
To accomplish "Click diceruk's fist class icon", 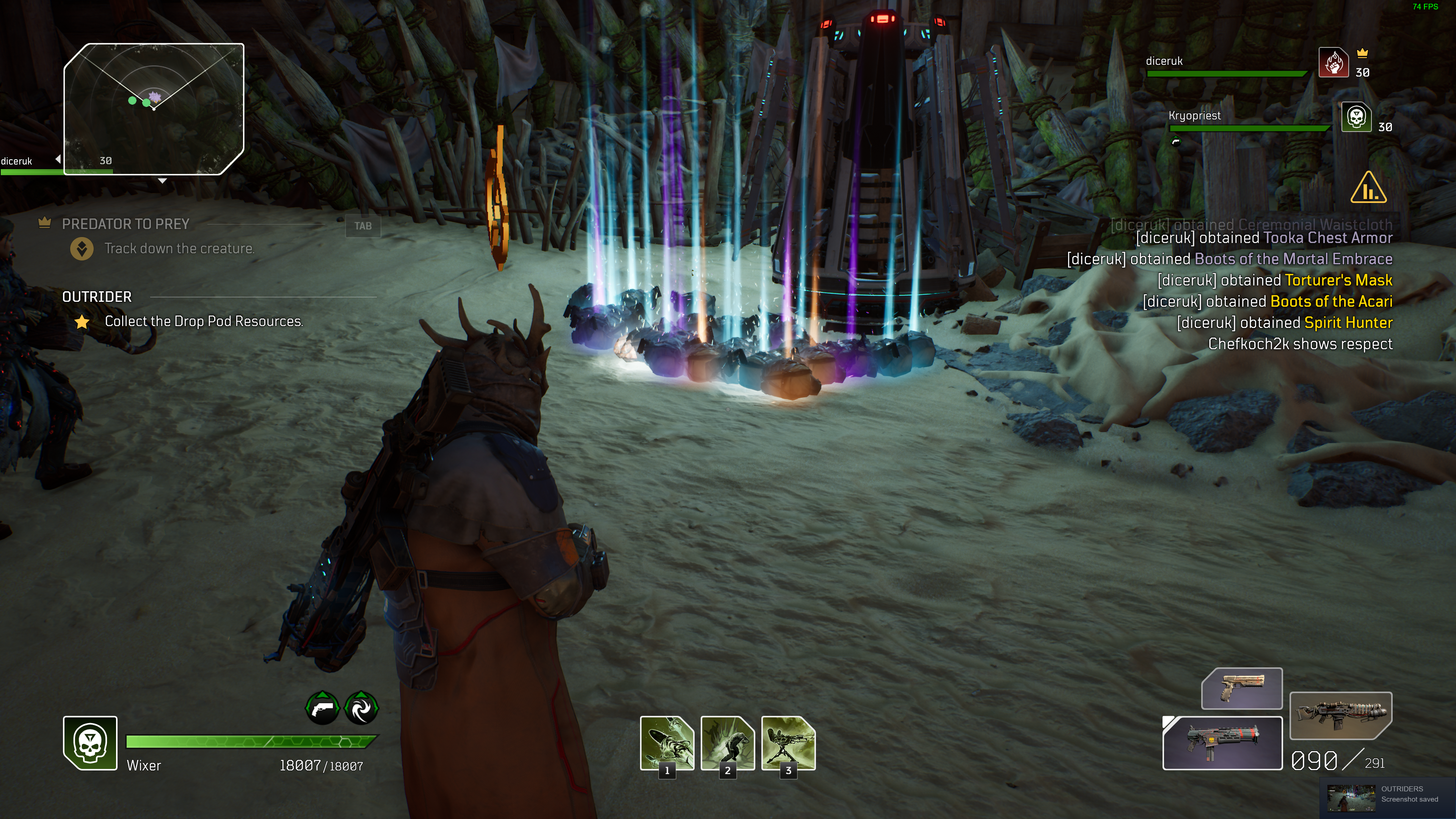I will (x=1334, y=62).
